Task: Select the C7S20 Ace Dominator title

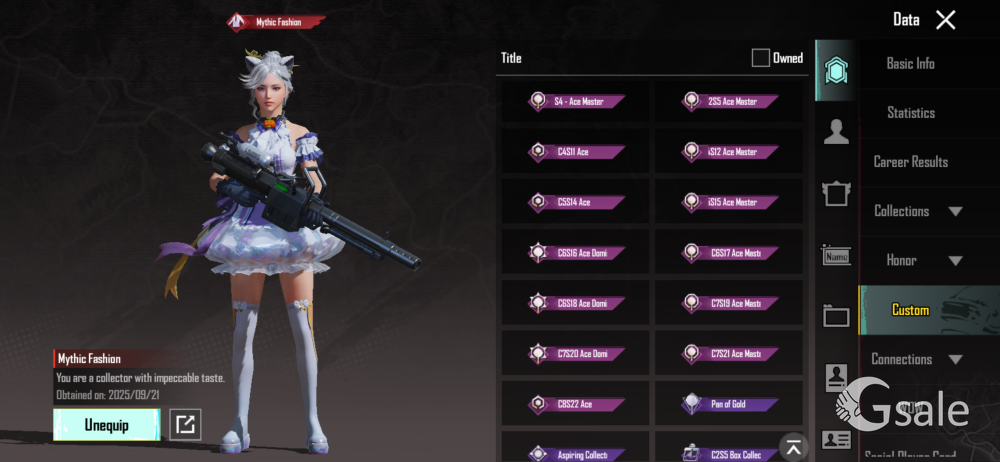Action: click(576, 353)
